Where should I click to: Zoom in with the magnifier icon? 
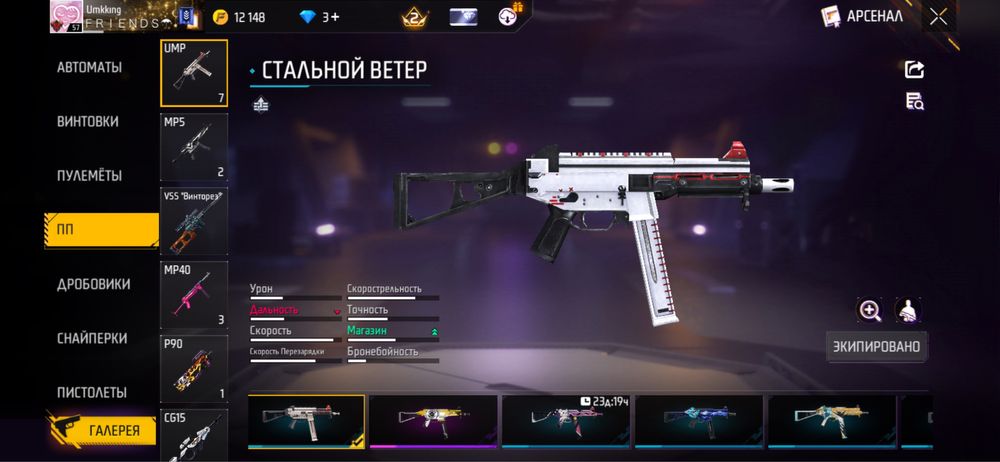(x=869, y=310)
